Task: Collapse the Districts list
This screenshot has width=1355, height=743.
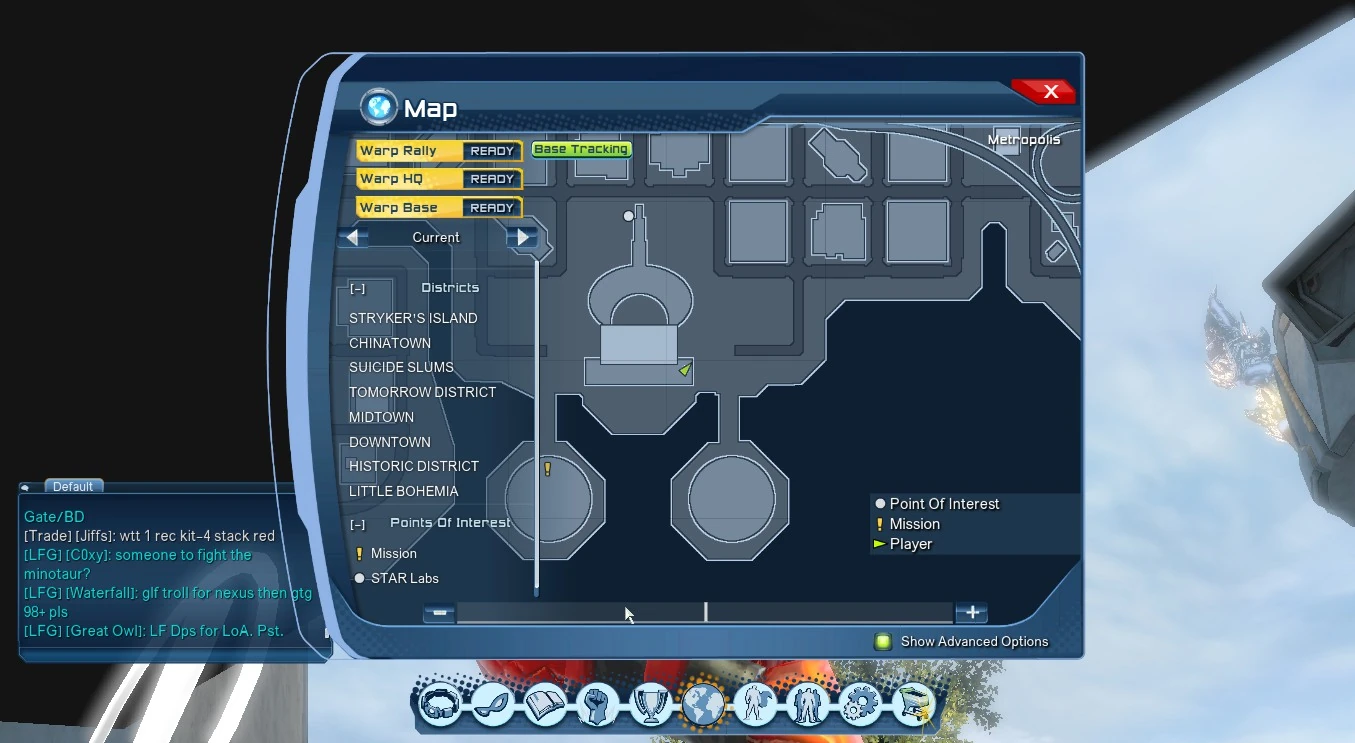Action: [x=357, y=288]
